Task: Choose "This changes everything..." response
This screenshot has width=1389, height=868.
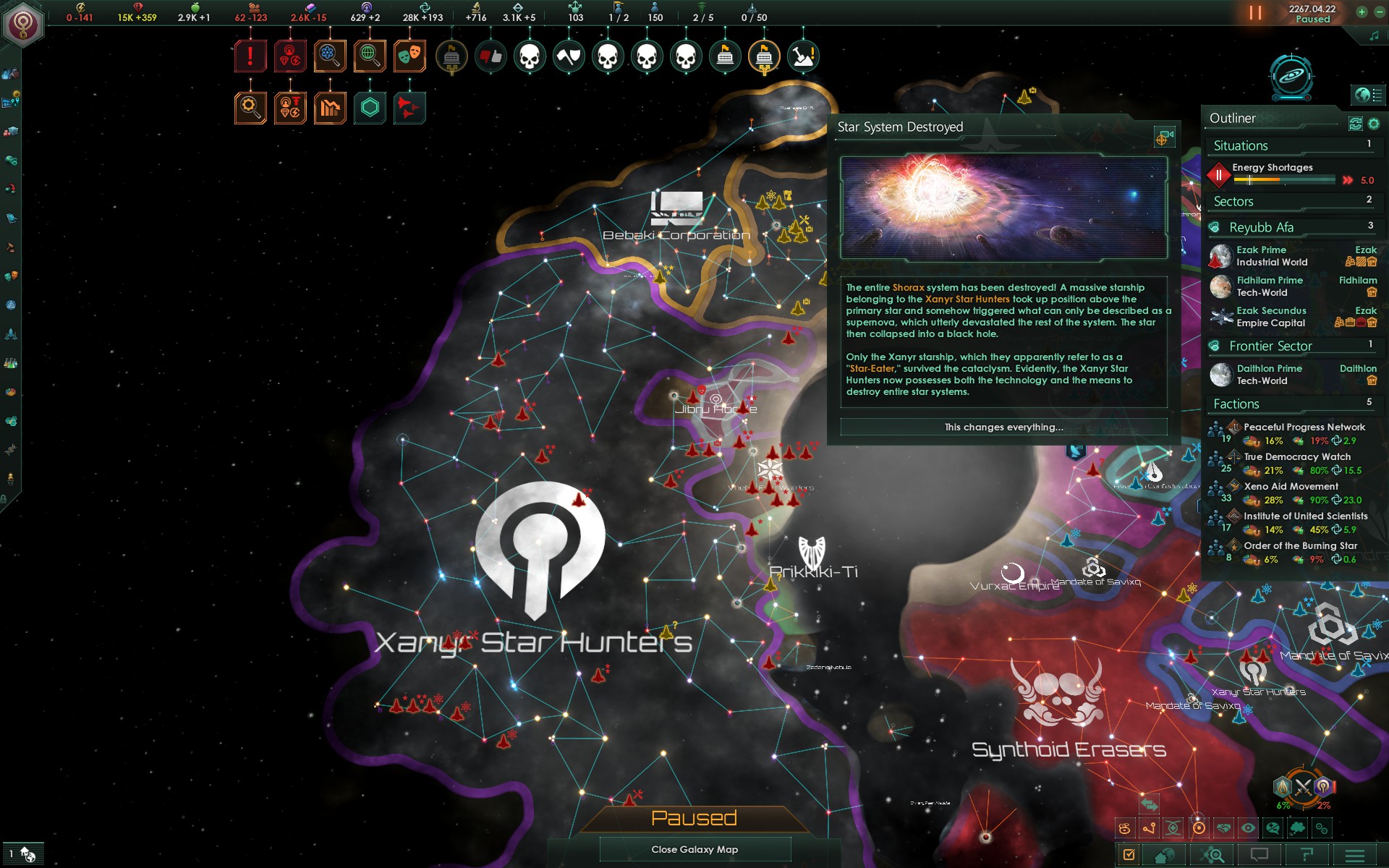Action: pyautogui.click(x=1003, y=427)
